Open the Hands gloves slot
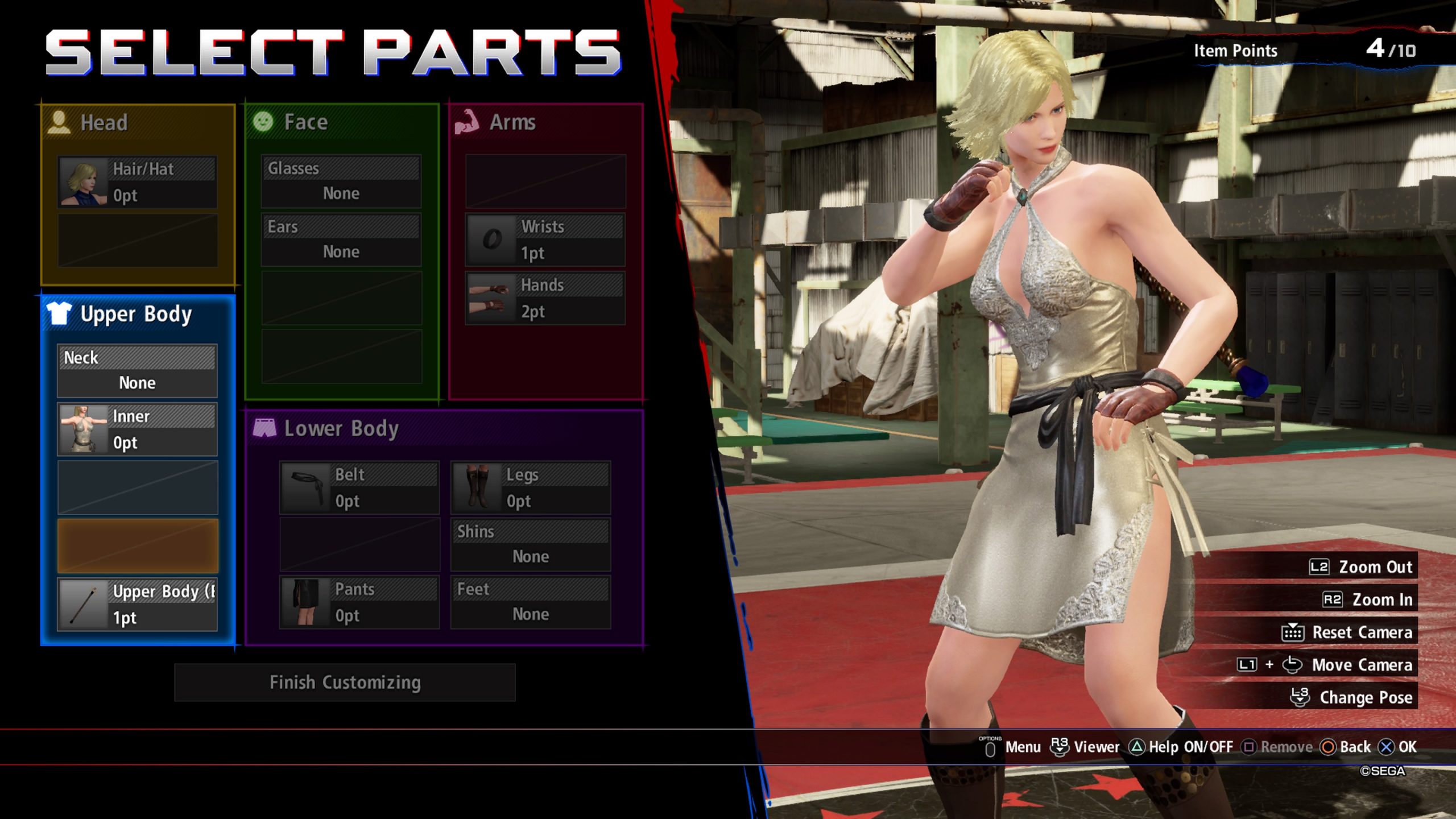The width and height of the screenshot is (1456, 819). 545,298
